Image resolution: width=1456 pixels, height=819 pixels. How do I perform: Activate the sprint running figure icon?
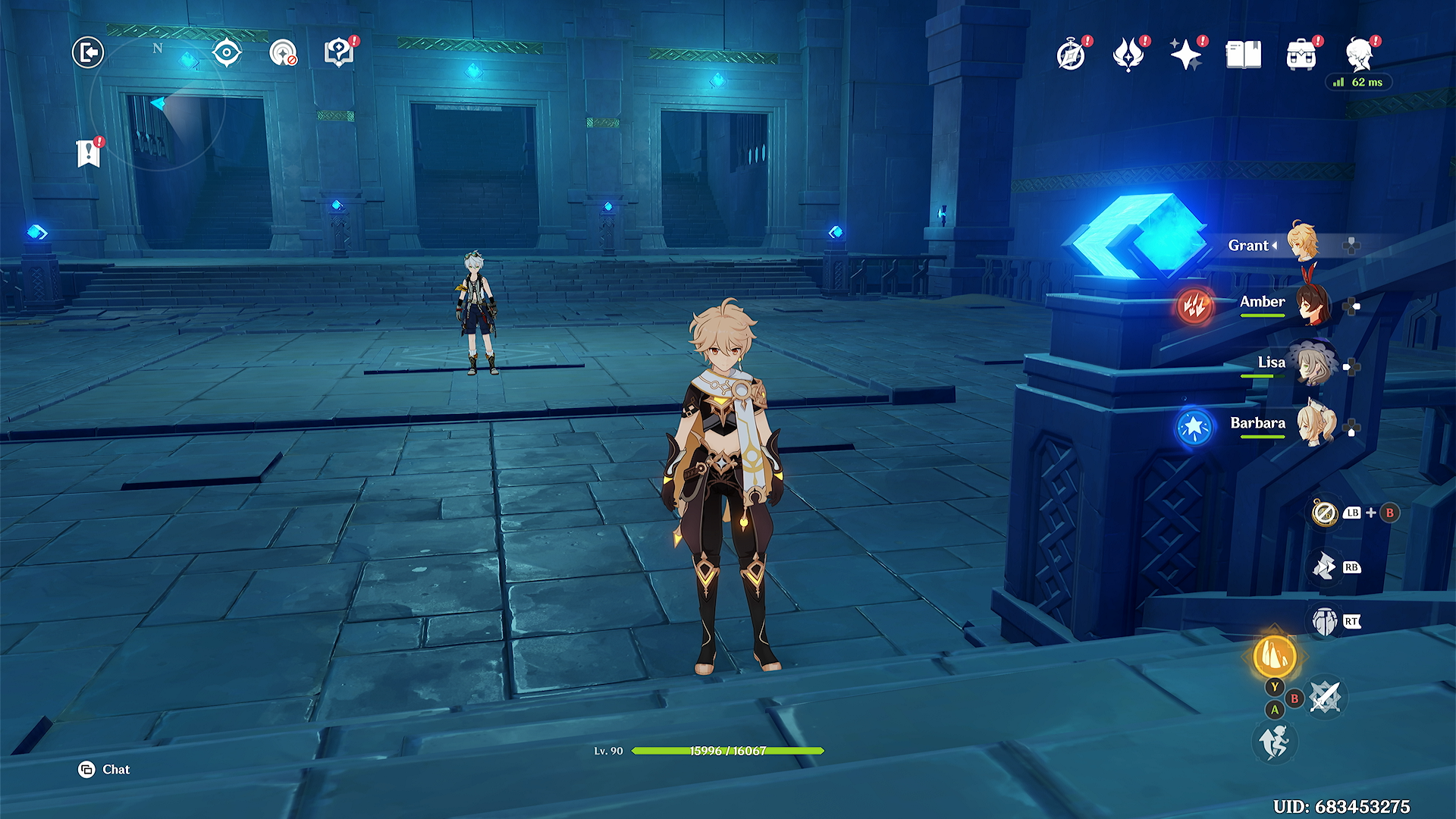(x=1275, y=742)
